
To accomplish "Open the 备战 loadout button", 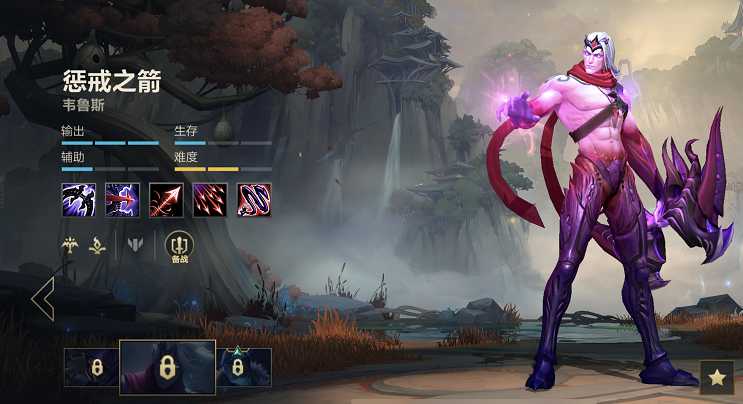I will (179, 246).
